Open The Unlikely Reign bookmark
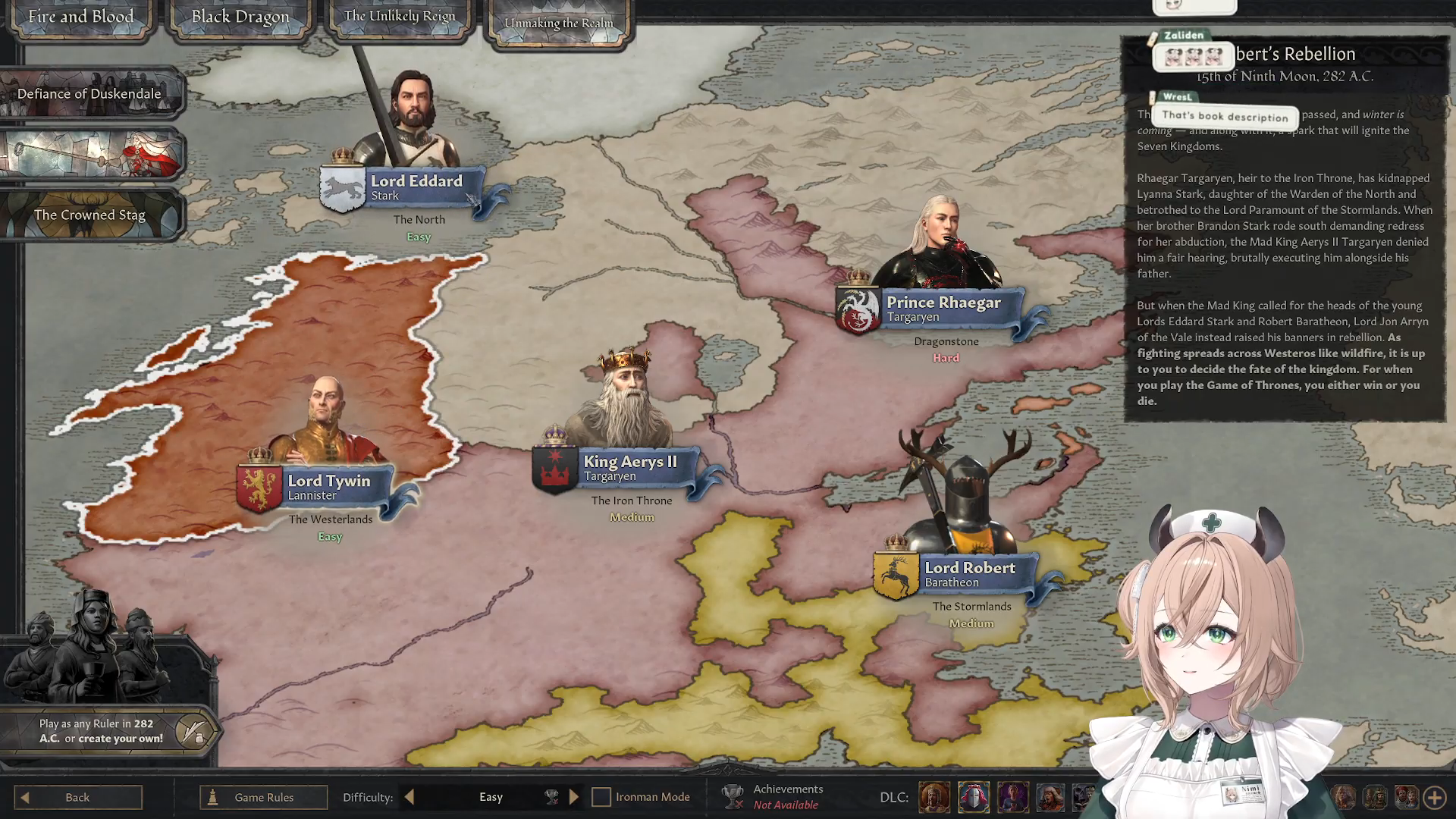Image resolution: width=1456 pixels, height=819 pixels. click(400, 17)
